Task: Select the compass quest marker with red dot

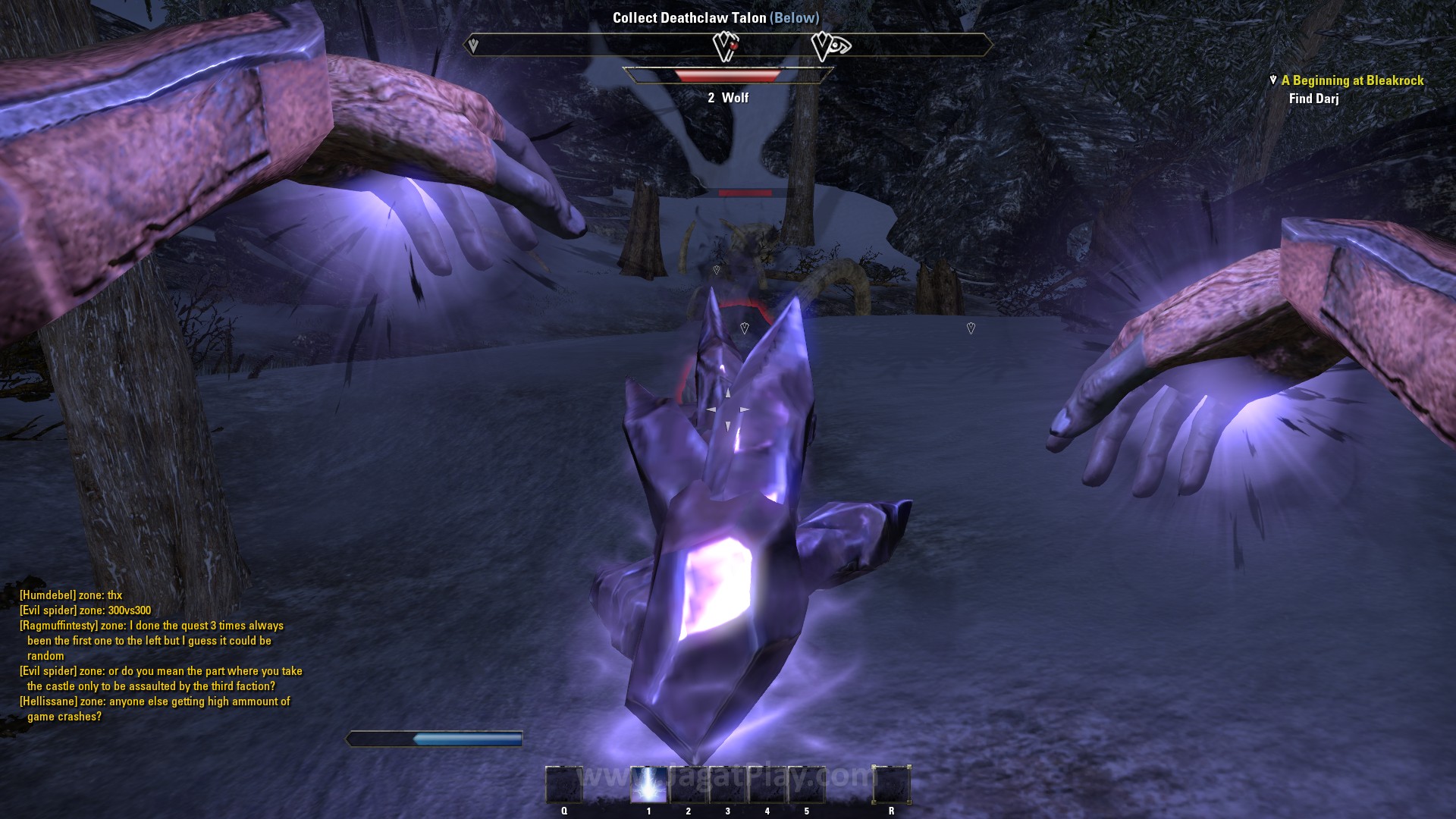Action: [x=726, y=46]
